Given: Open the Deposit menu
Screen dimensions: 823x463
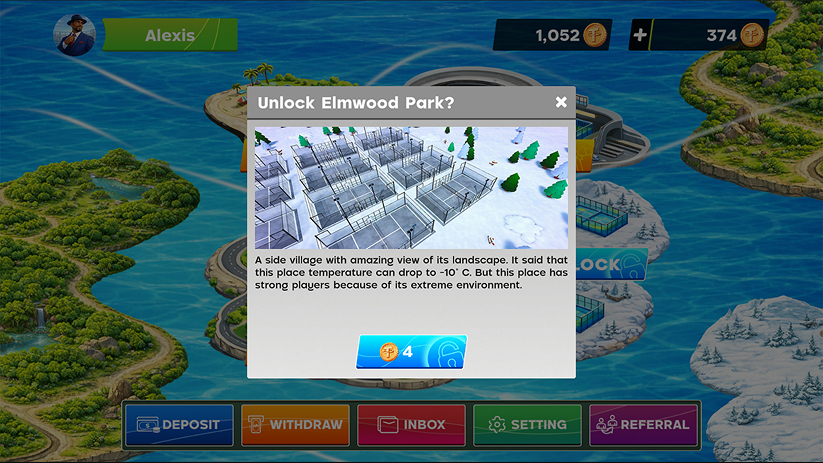Looking at the screenshot, I should [178, 425].
